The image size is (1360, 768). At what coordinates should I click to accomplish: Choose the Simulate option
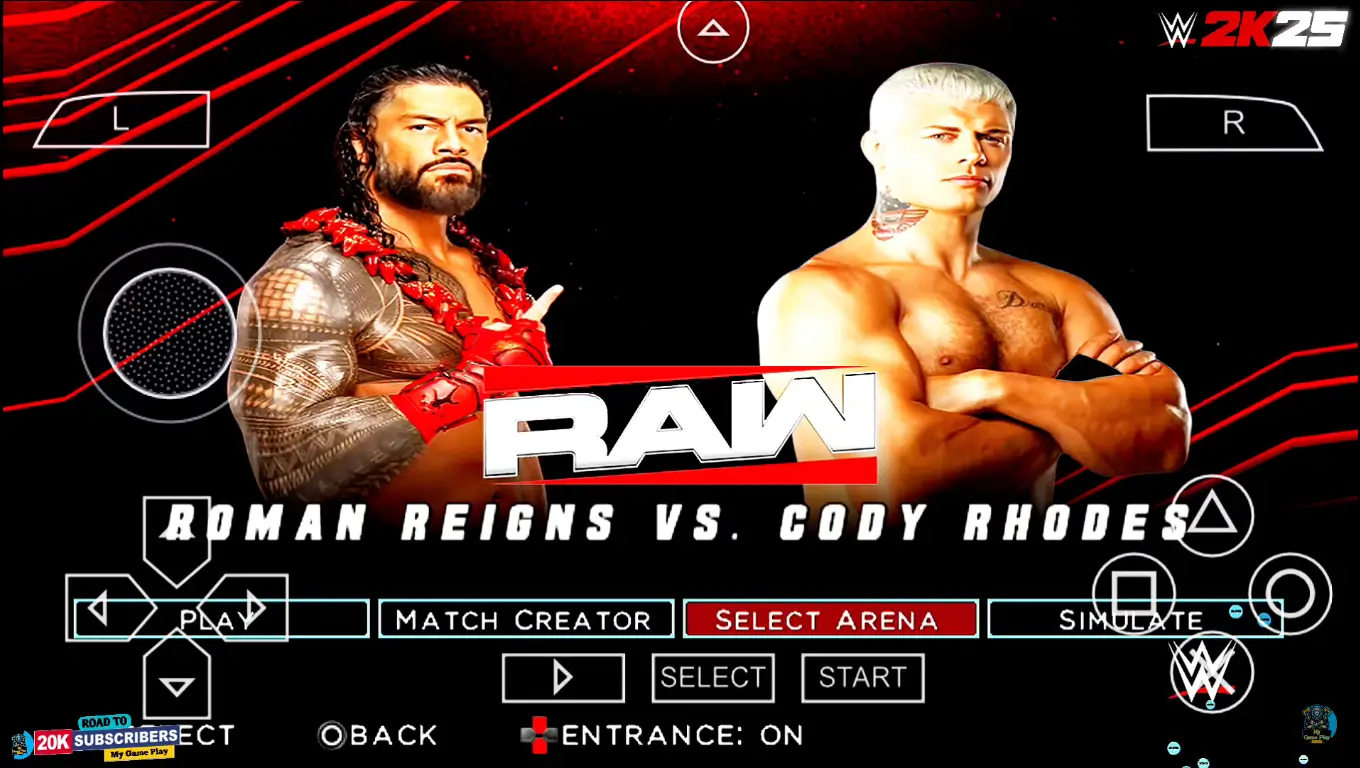click(x=1135, y=619)
